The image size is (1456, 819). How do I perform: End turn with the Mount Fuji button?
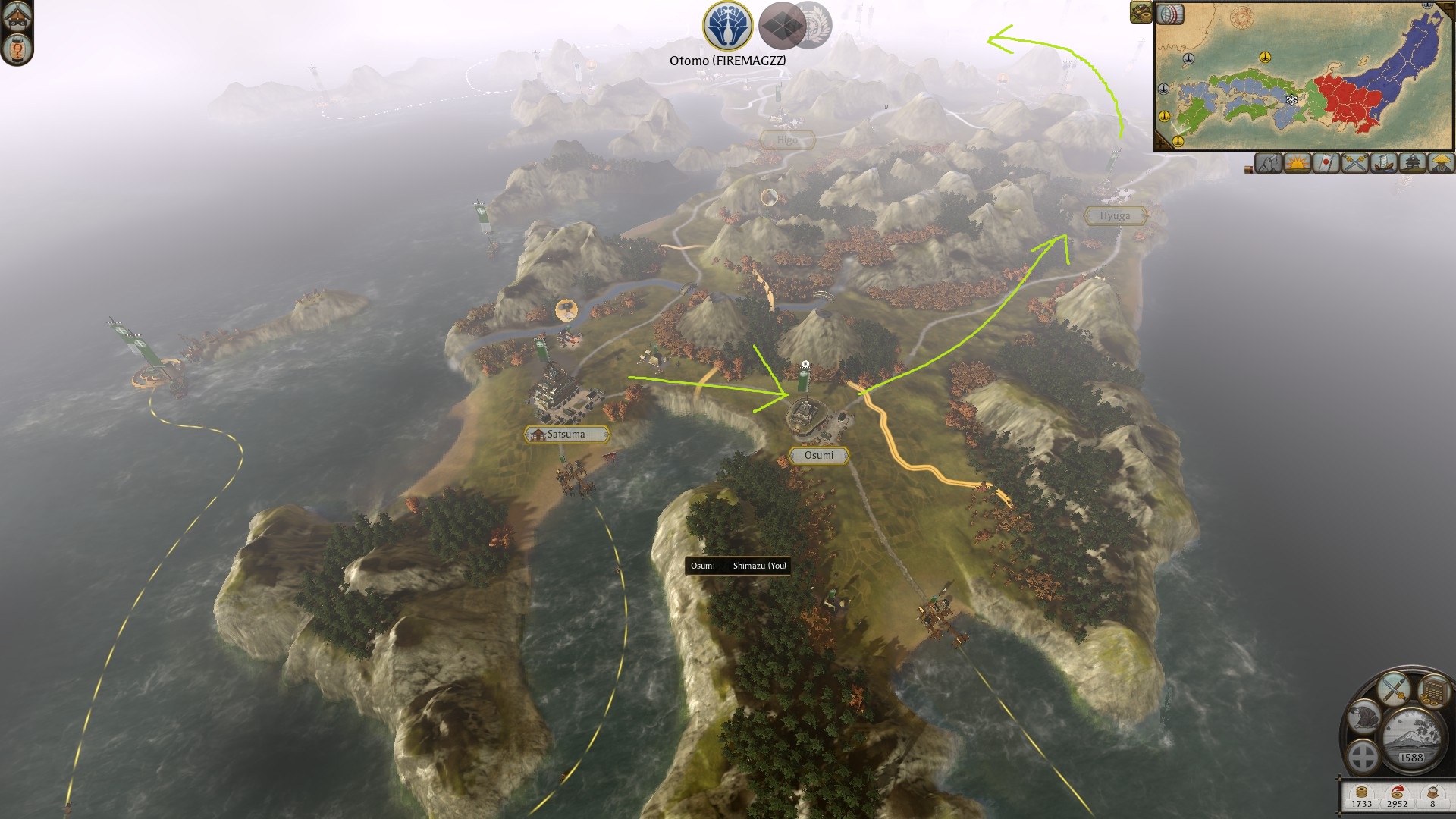(1410, 737)
